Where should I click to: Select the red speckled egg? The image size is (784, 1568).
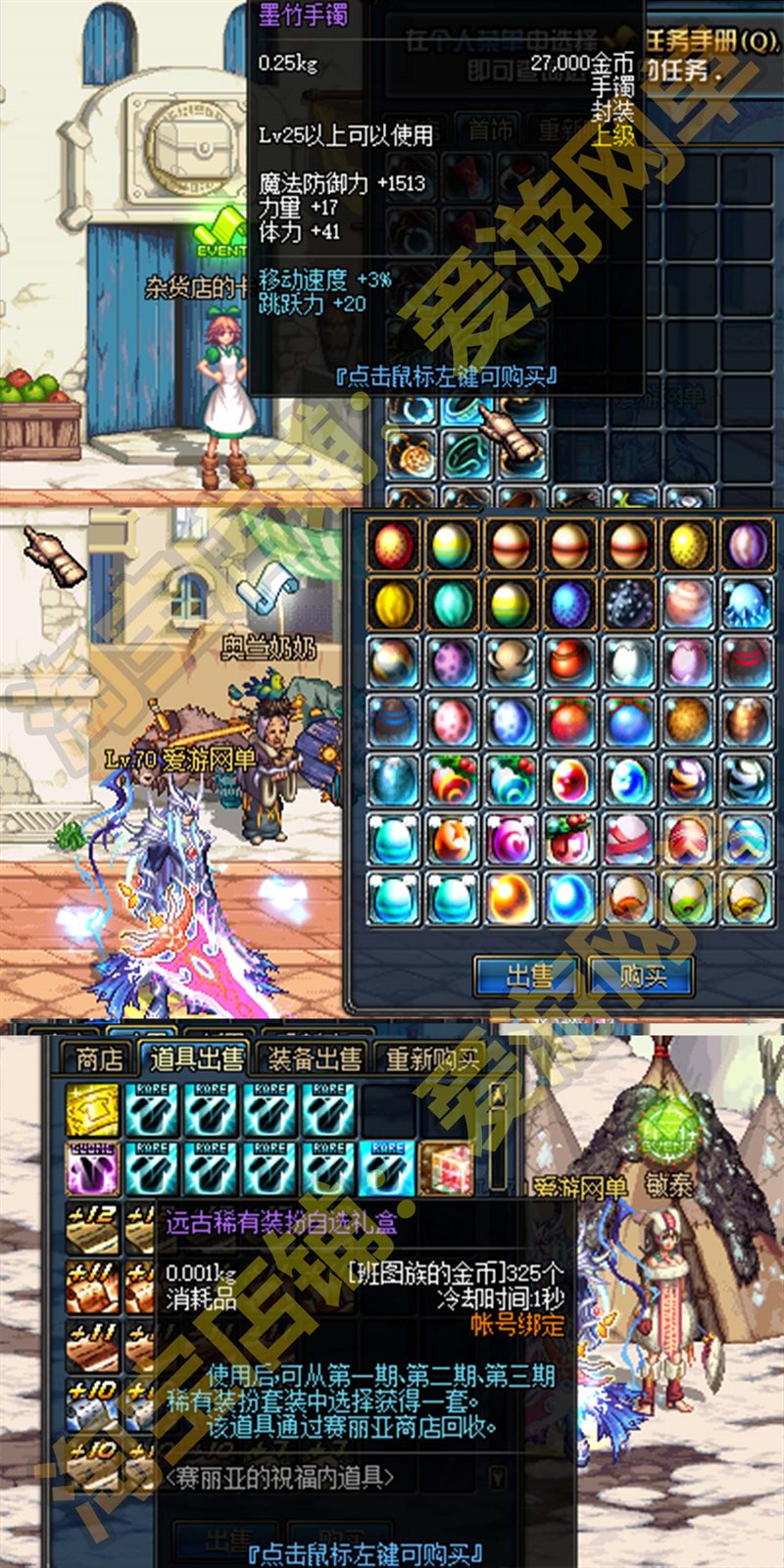tap(394, 544)
